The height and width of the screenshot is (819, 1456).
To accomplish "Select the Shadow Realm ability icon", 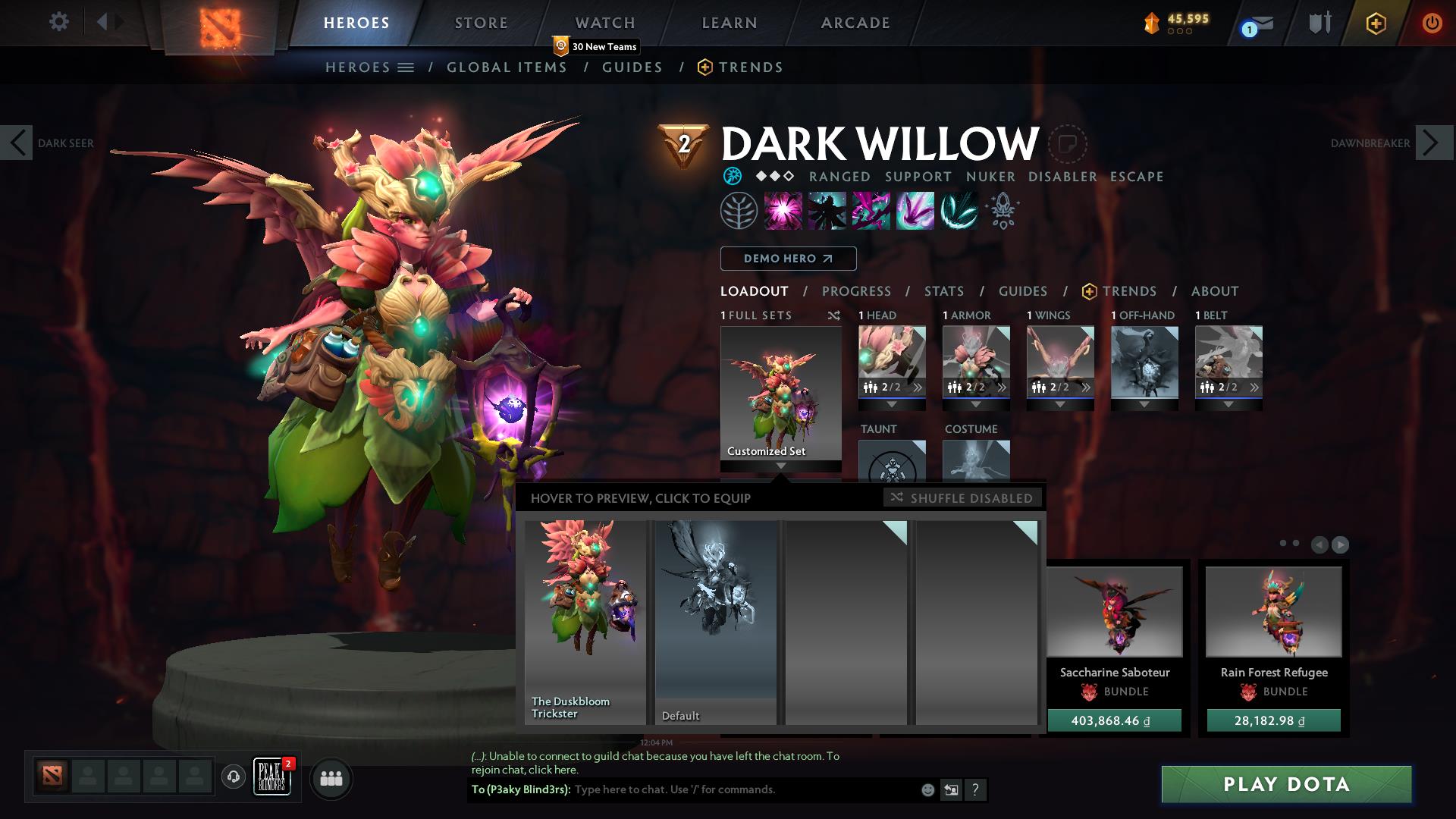I will pyautogui.click(x=827, y=210).
